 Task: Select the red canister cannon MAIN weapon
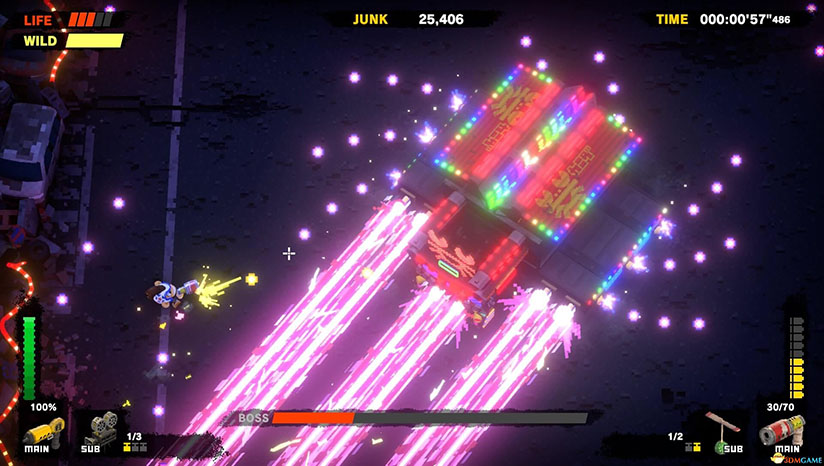click(780, 433)
